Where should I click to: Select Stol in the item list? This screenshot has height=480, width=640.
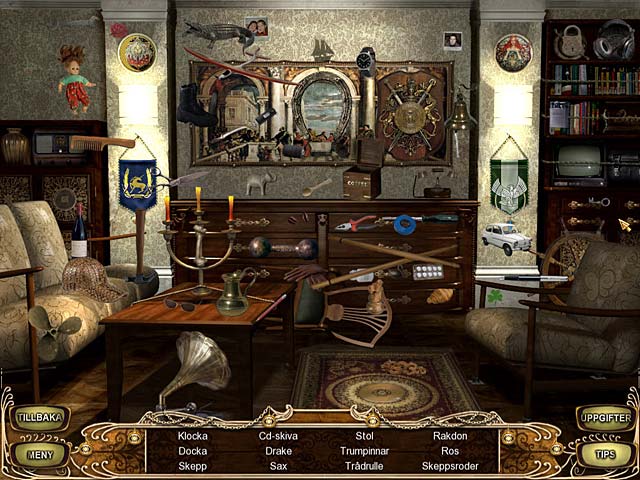(364, 436)
